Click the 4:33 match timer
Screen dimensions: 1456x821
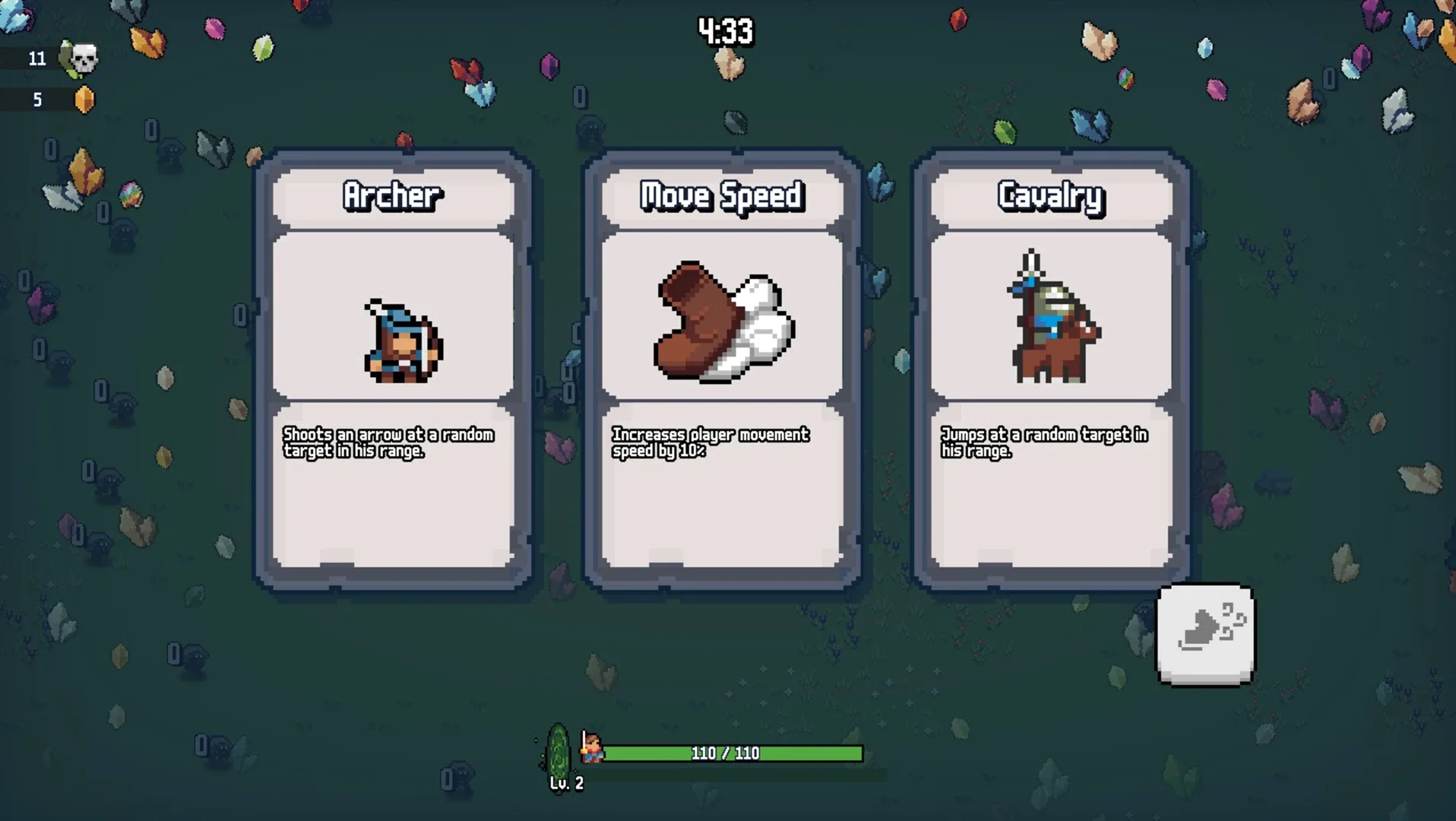point(724,31)
